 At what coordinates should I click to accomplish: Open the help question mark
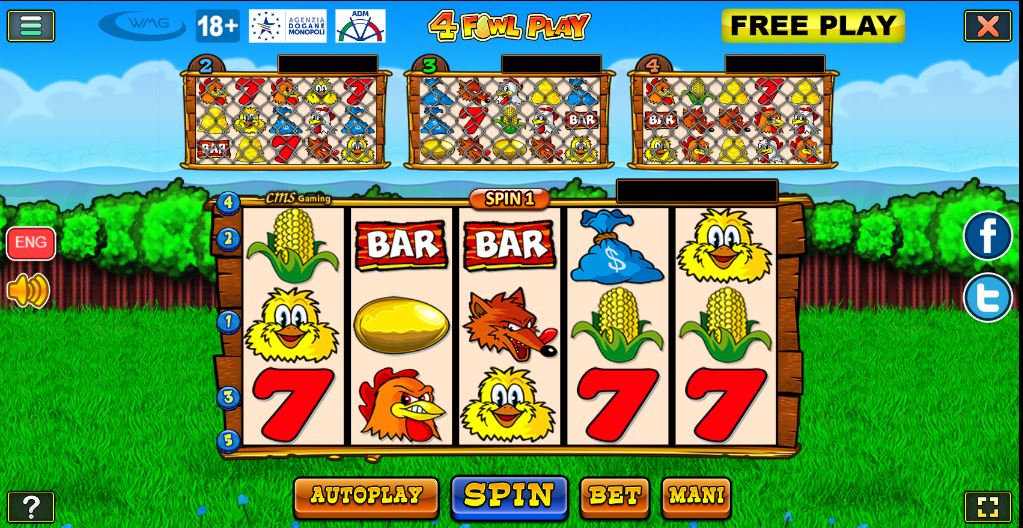click(31, 507)
